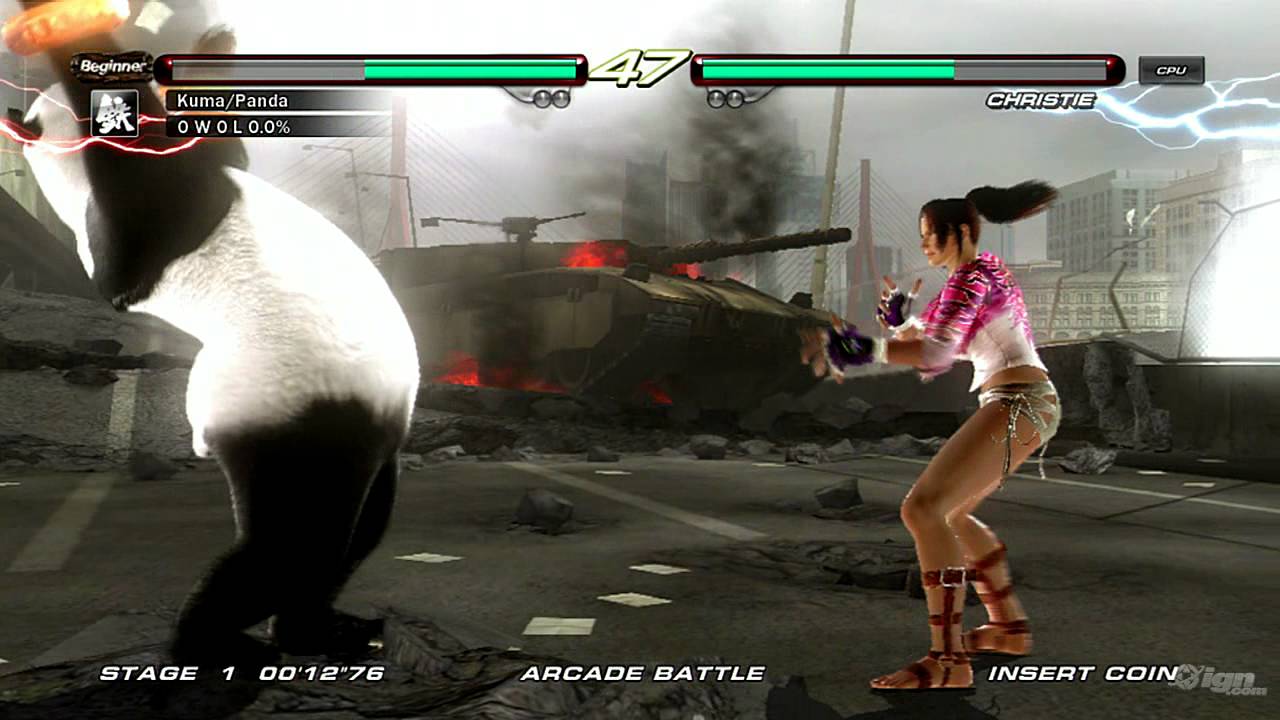Click the INSERT COIN prompt
The image size is (1280, 720).
coord(1080,675)
